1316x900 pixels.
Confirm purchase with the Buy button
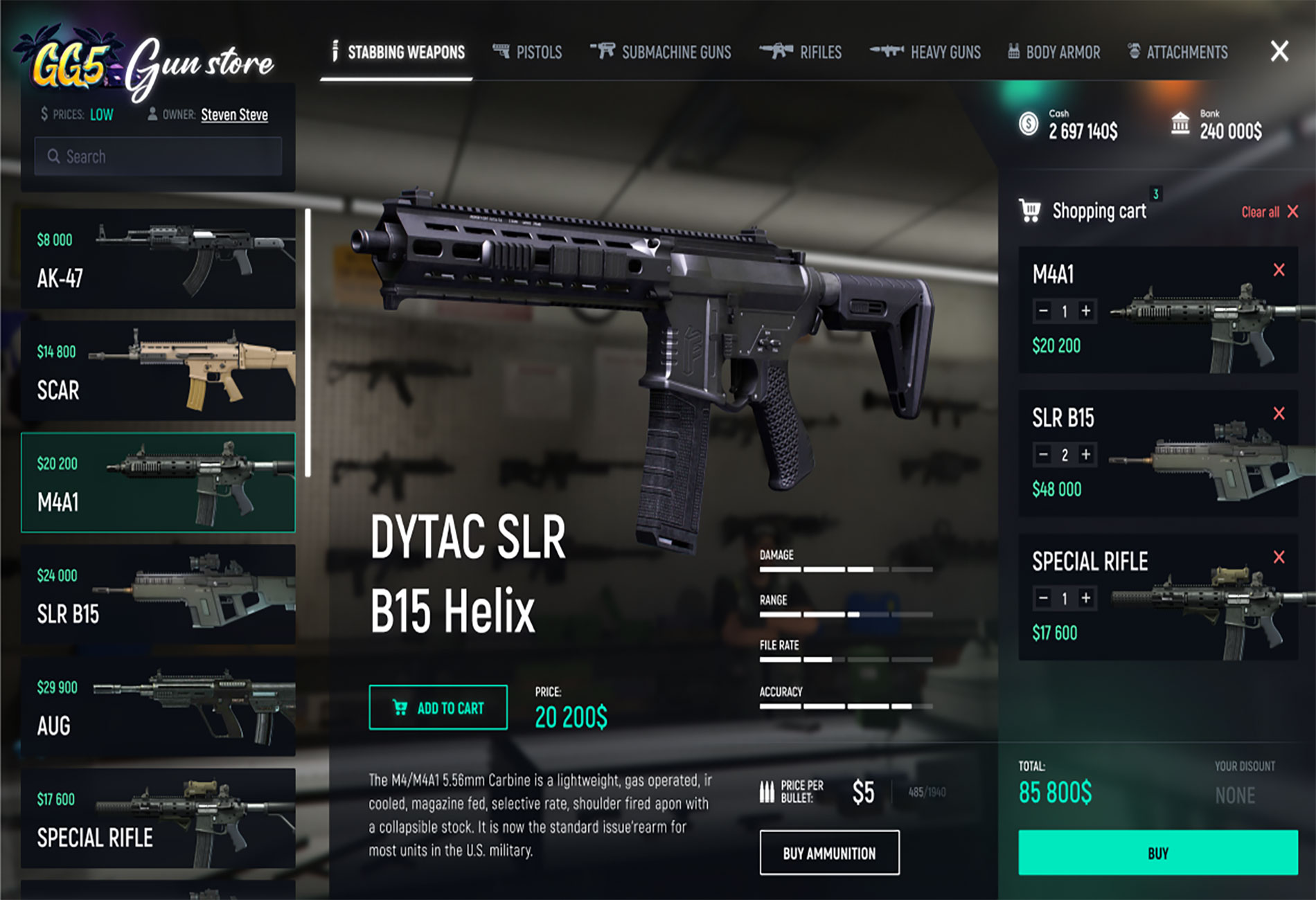coord(1157,853)
